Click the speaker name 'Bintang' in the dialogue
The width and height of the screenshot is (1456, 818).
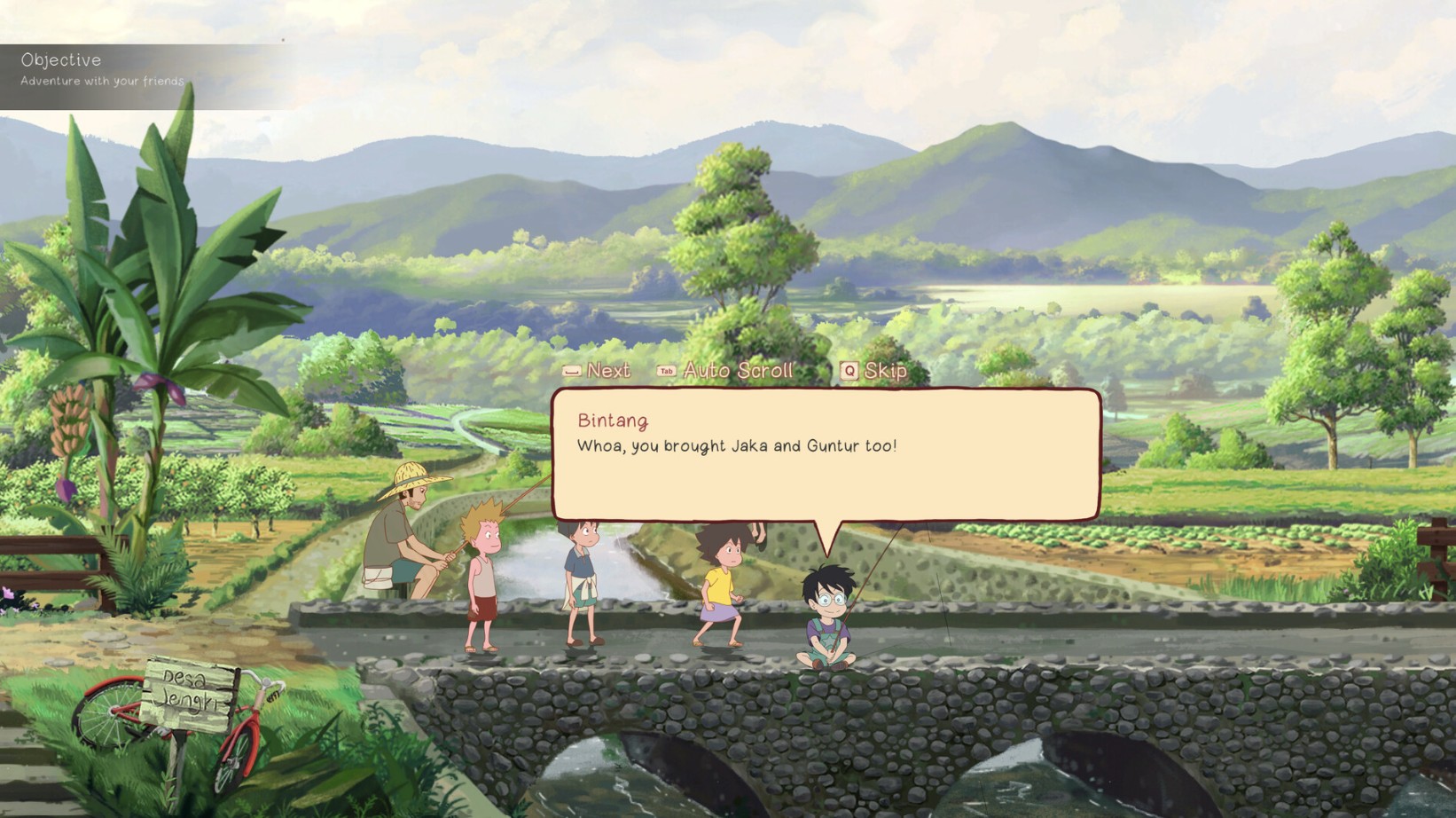(x=614, y=421)
